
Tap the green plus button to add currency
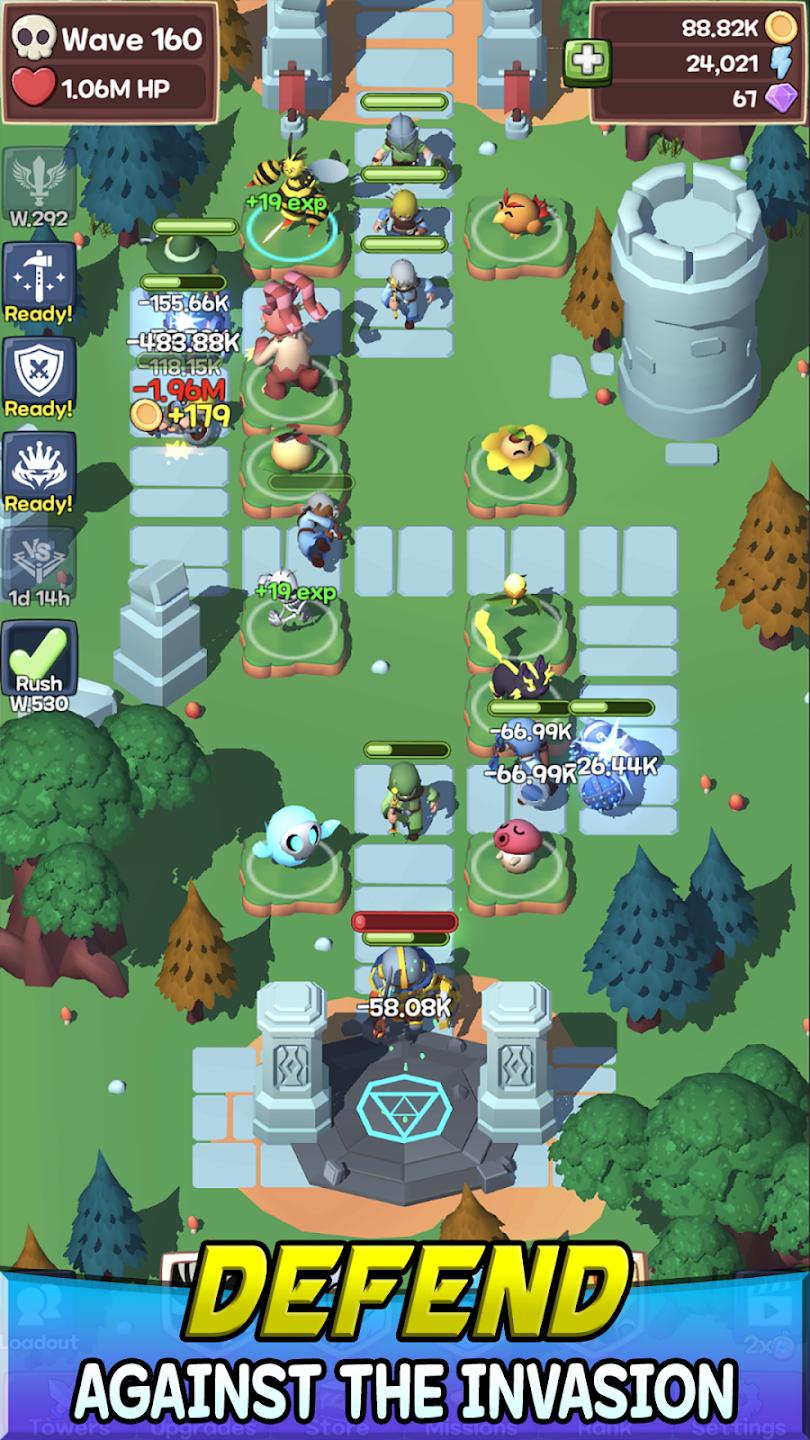coord(588,60)
